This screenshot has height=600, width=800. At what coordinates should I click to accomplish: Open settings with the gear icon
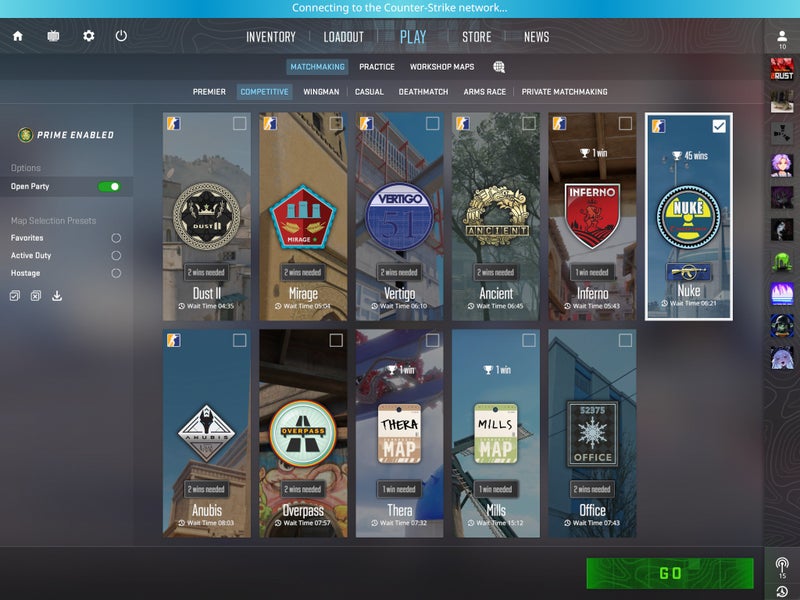click(x=89, y=36)
